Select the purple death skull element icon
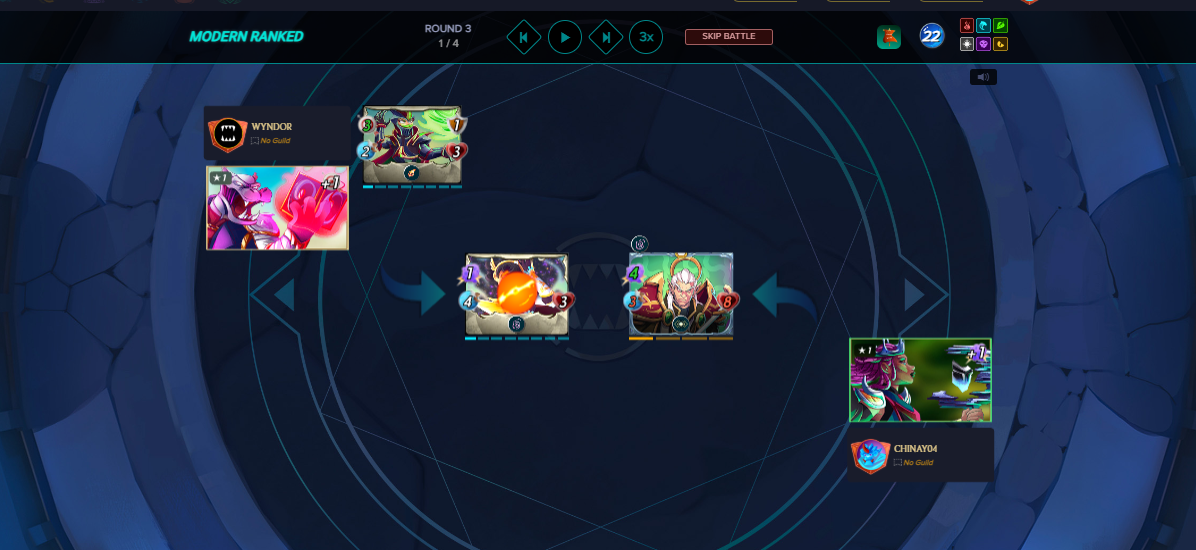This screenshot has width=1196, height=550. point(983,44)
